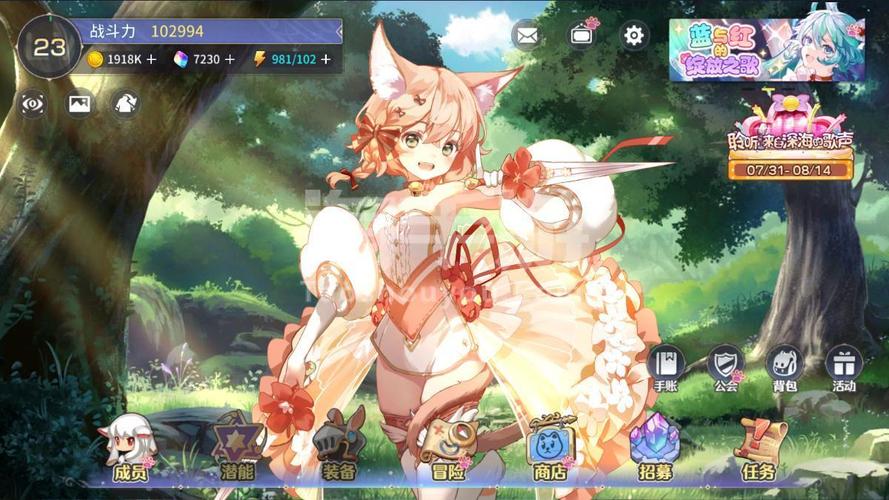Viewport: 889px width, 500px height.
Task: Open the 手帐 notebook icon
Action: pyautogui.click(x=666, y=366)
